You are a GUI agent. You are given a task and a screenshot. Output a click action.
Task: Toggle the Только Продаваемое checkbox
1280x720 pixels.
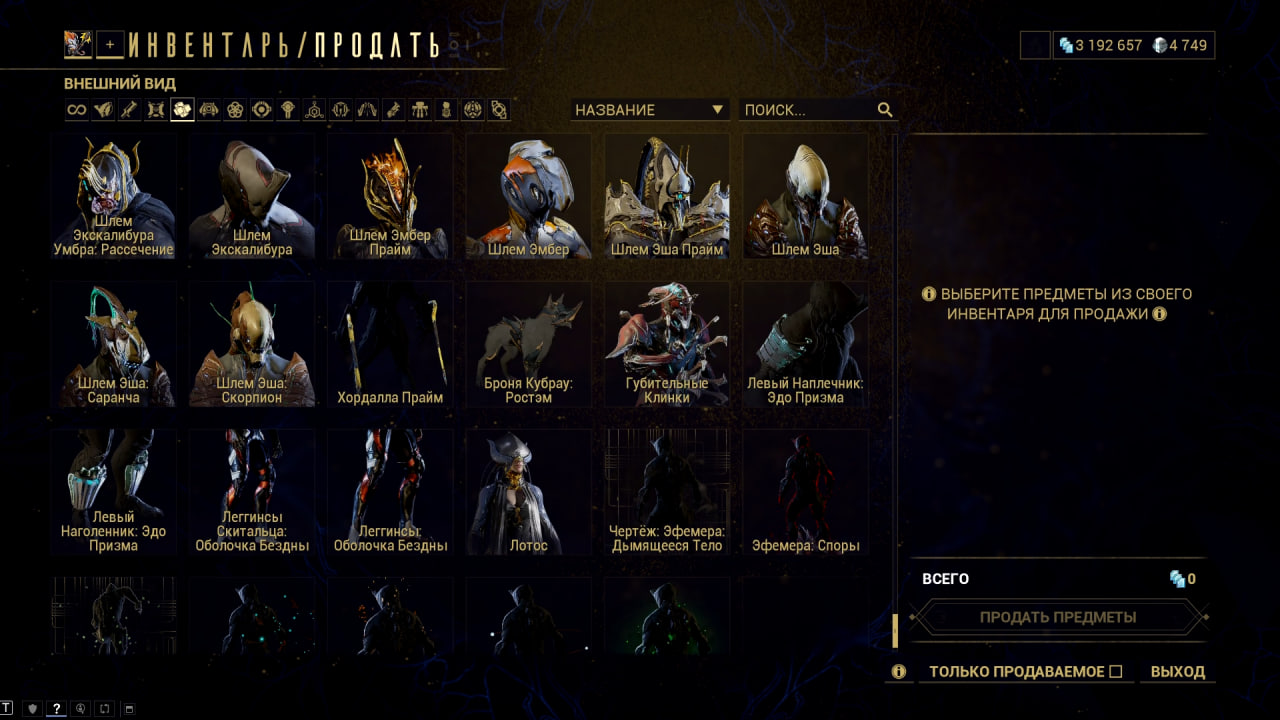point(1116,672)
